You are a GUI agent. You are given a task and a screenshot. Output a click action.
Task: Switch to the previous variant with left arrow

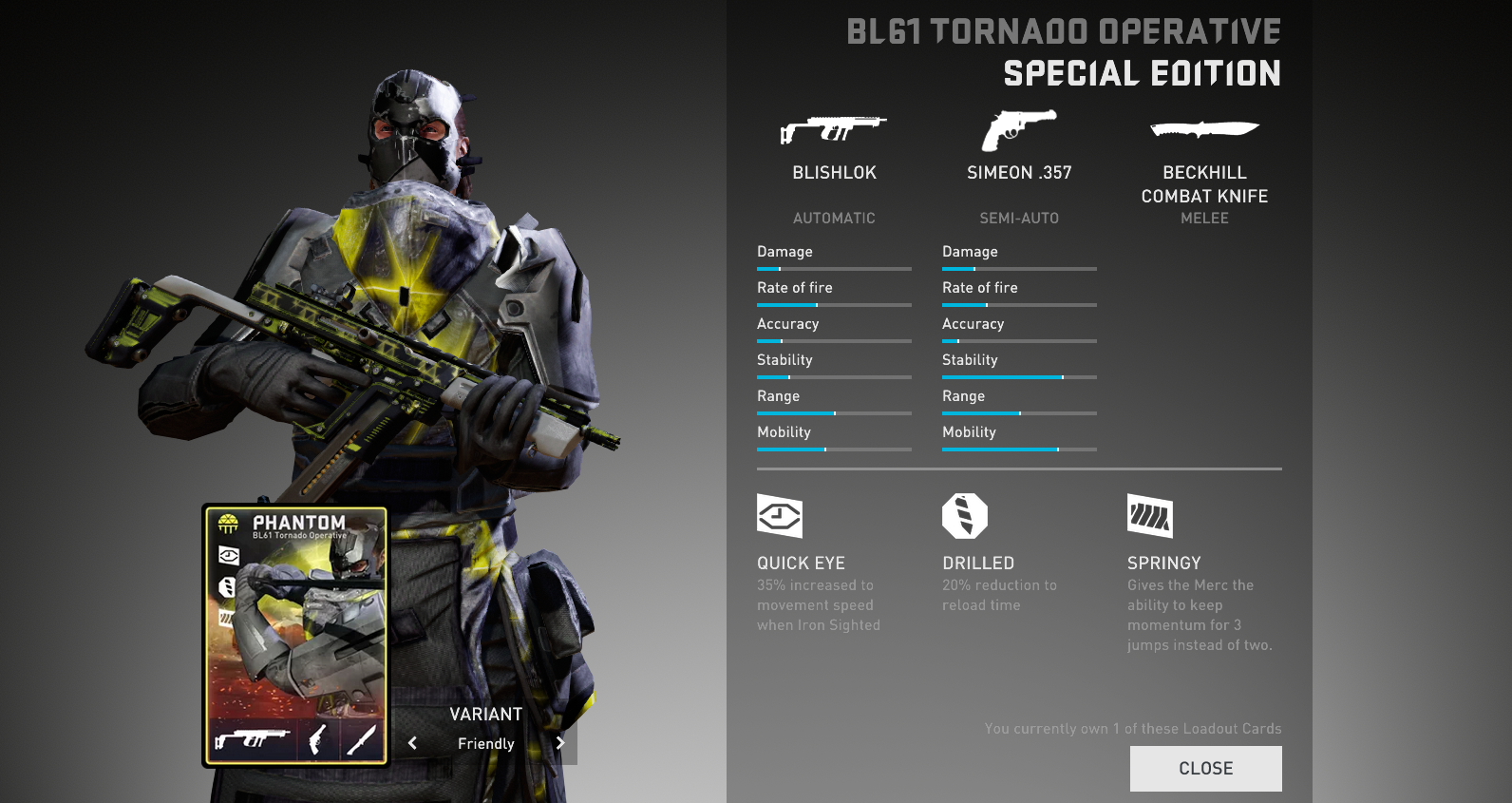(x=412, y=743)
